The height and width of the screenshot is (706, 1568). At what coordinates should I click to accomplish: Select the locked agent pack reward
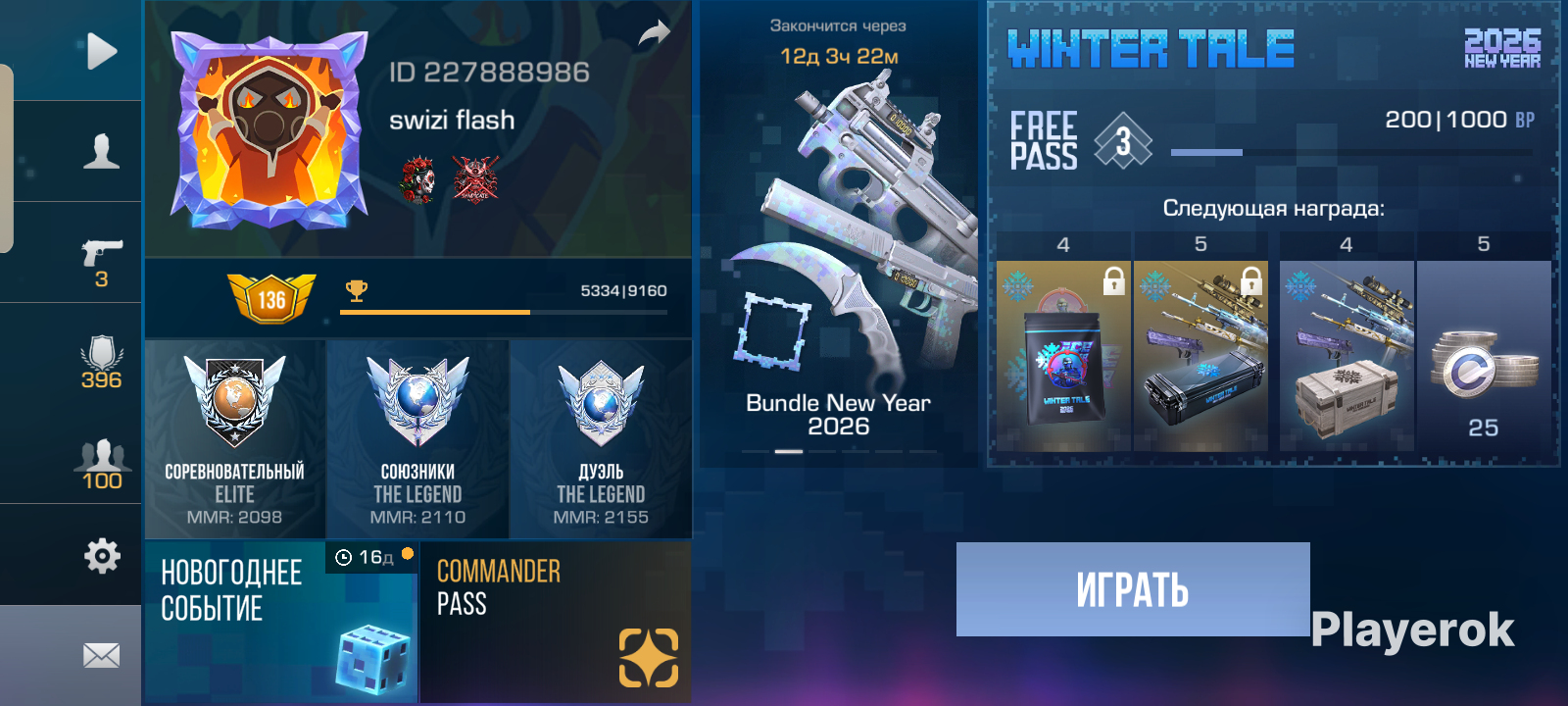pos(1063,355)
